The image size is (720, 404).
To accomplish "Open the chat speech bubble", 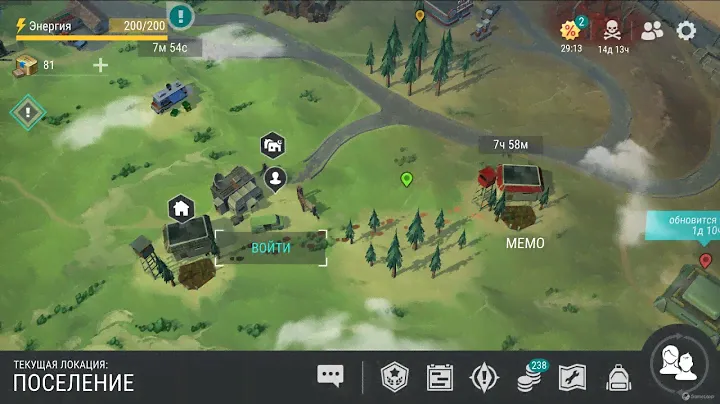I will [x=330, y=376].
